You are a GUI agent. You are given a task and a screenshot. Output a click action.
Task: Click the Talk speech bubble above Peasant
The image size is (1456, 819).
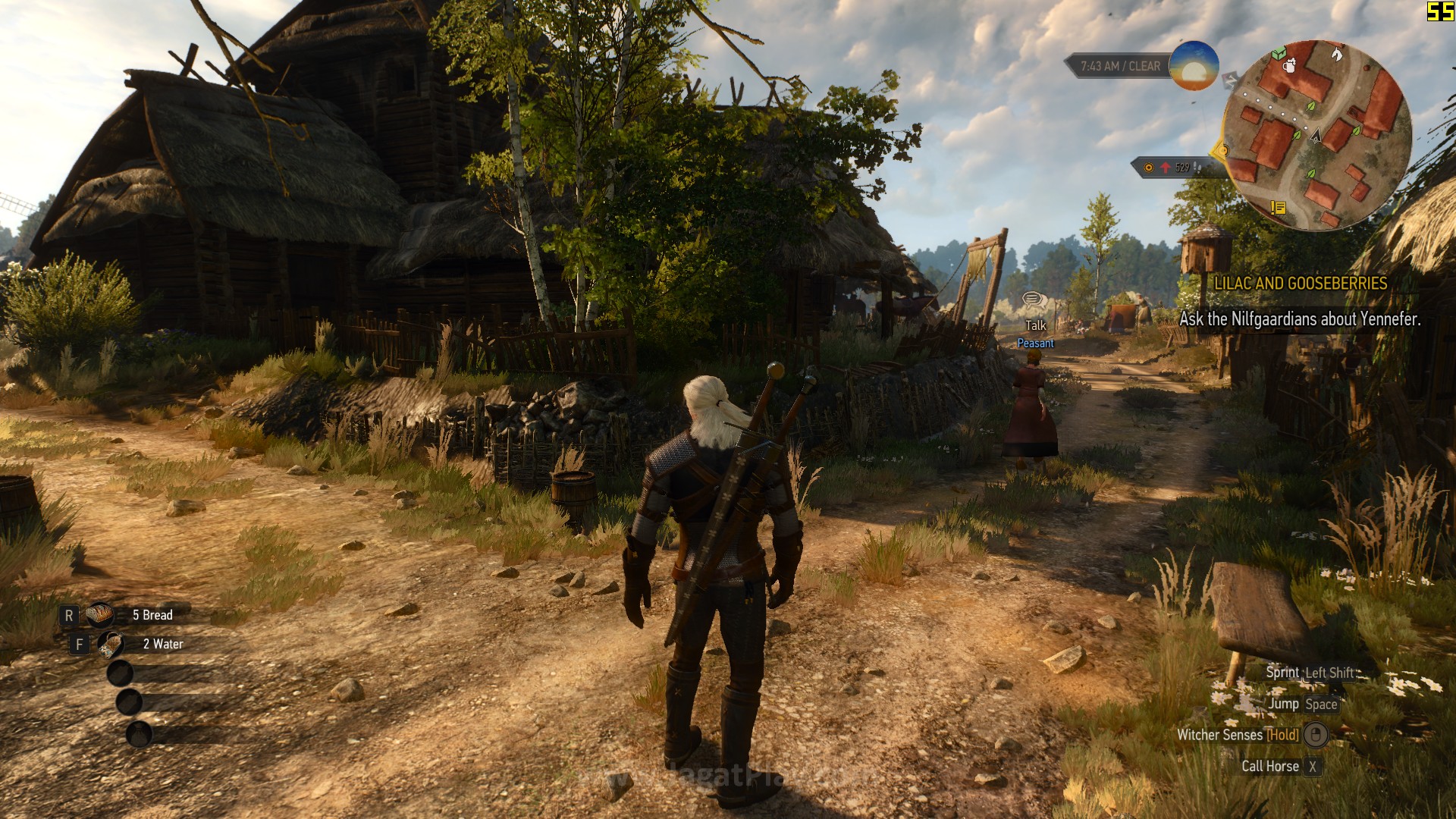pos(1034,300)
